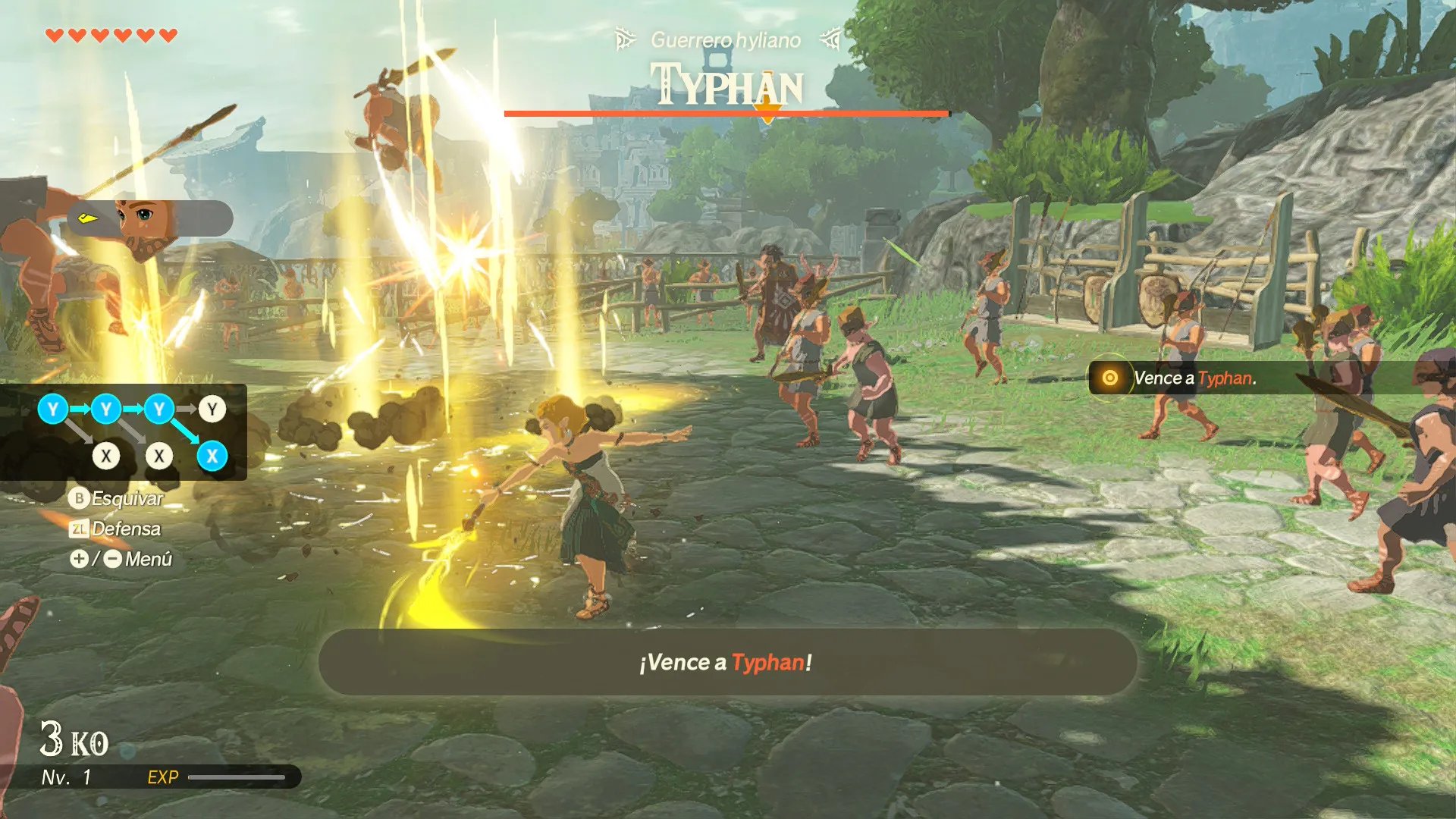Image resolution: width=1456 pixels, height=819 pixels.
Task: Select the 'Vence a Typhan' objective tracker
Action: 1194,378
